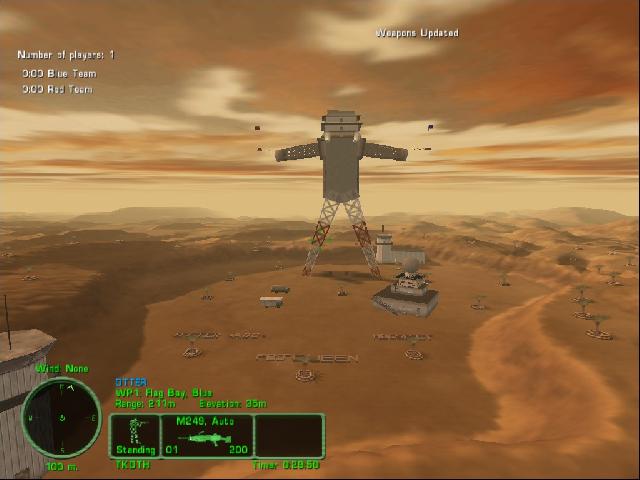Click the circular compass radar
Image resolution: width=640 pixels, height=480 pixels.
coord(61,417)
